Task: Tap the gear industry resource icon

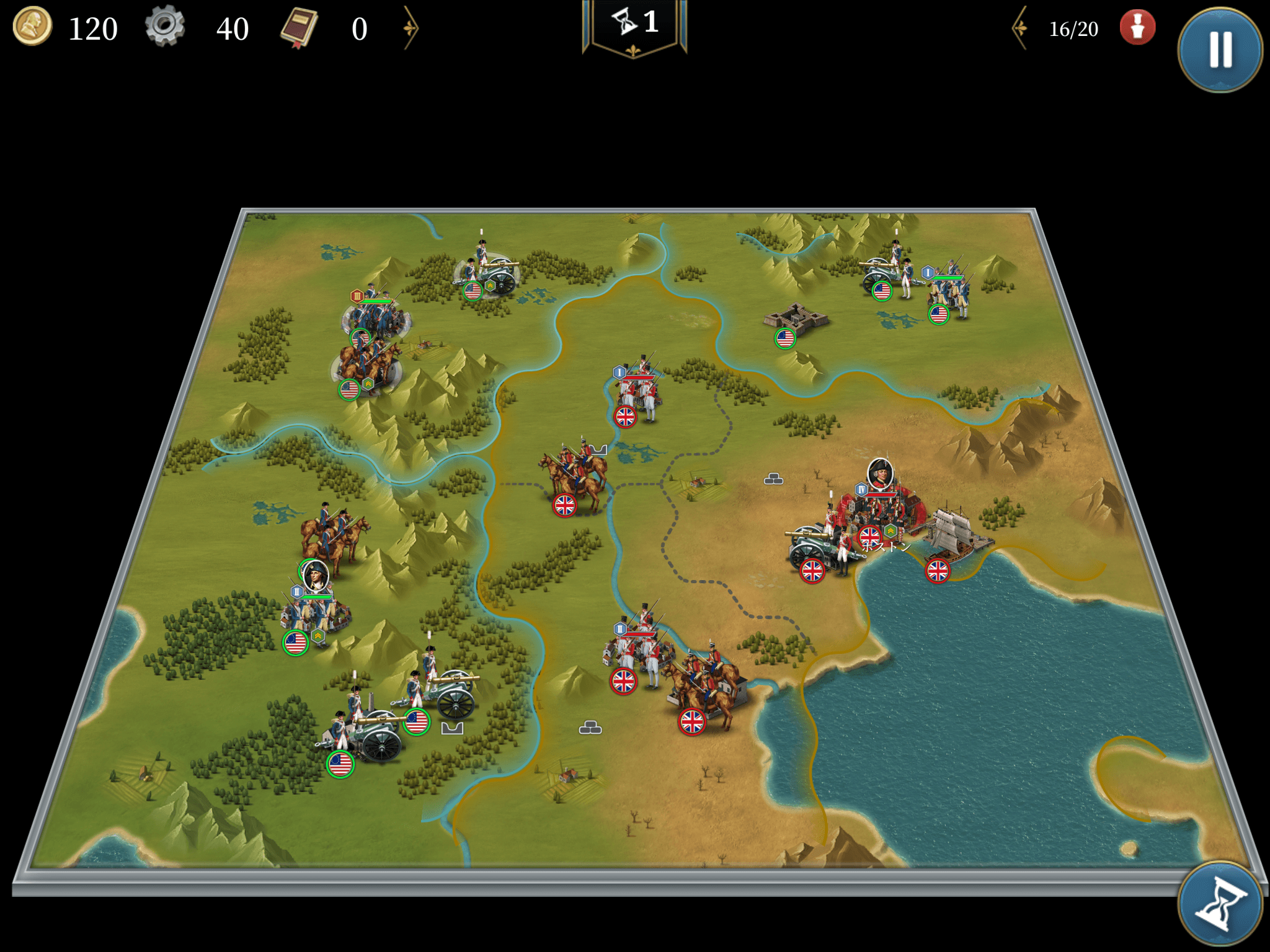Action: (165, 27)
